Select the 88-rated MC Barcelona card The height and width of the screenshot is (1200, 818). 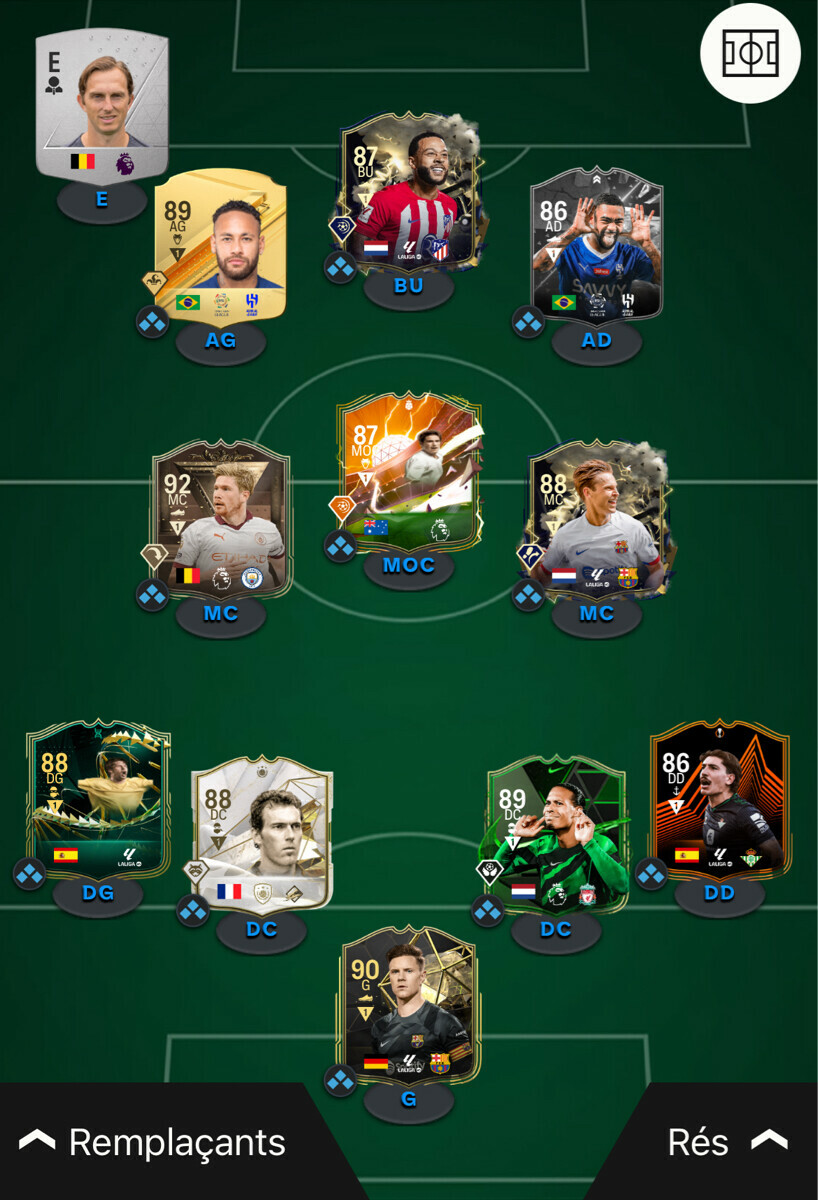(x=596, y=520)
